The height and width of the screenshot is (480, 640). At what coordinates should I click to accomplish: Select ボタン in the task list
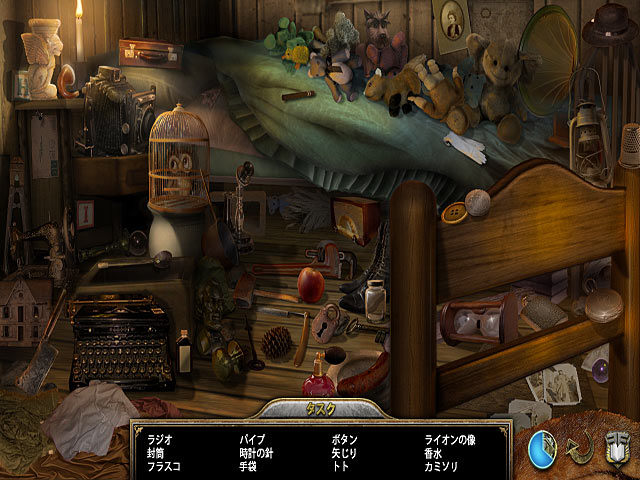[344, 439]
